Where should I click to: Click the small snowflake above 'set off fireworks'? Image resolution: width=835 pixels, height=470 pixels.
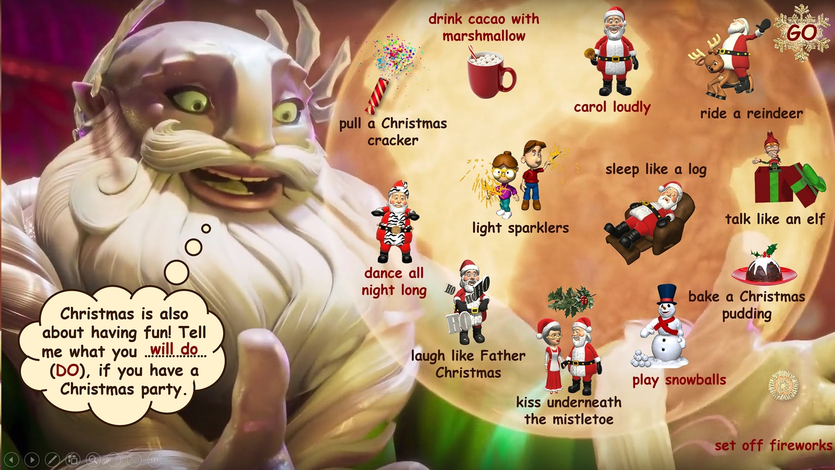click(783, 384)
